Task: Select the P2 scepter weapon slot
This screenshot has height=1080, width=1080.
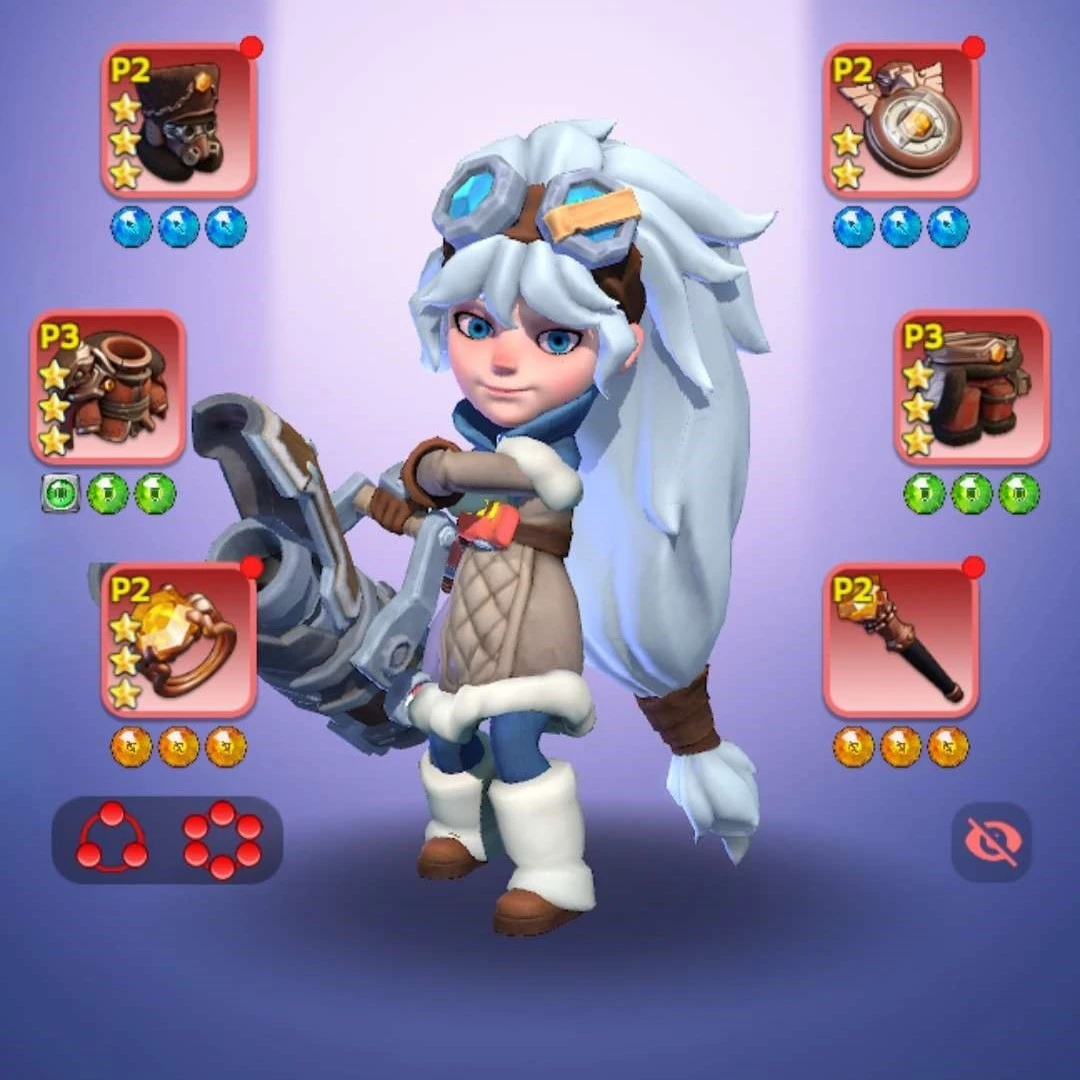Action: click(x=901, y=639)
